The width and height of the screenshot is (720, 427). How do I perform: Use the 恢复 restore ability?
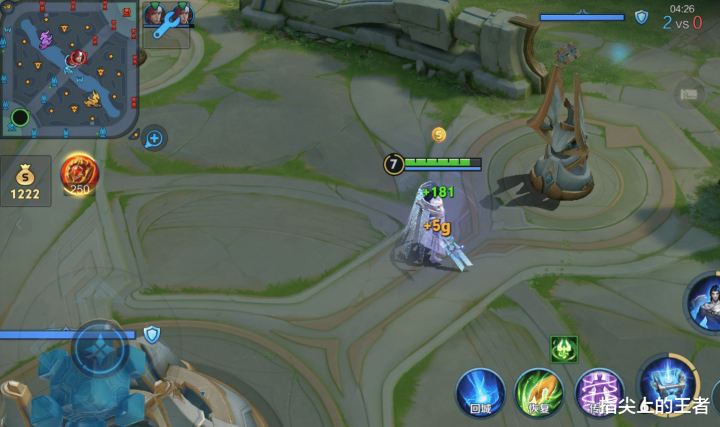(538, 391)
